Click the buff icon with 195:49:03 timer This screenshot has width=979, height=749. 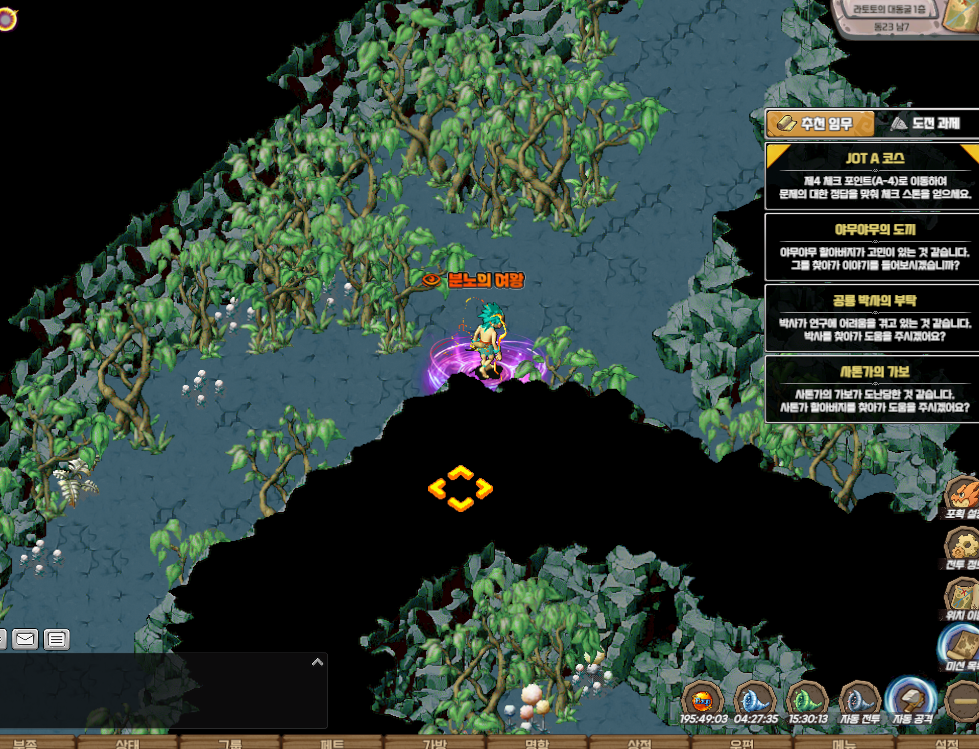[x=703, y=700]
